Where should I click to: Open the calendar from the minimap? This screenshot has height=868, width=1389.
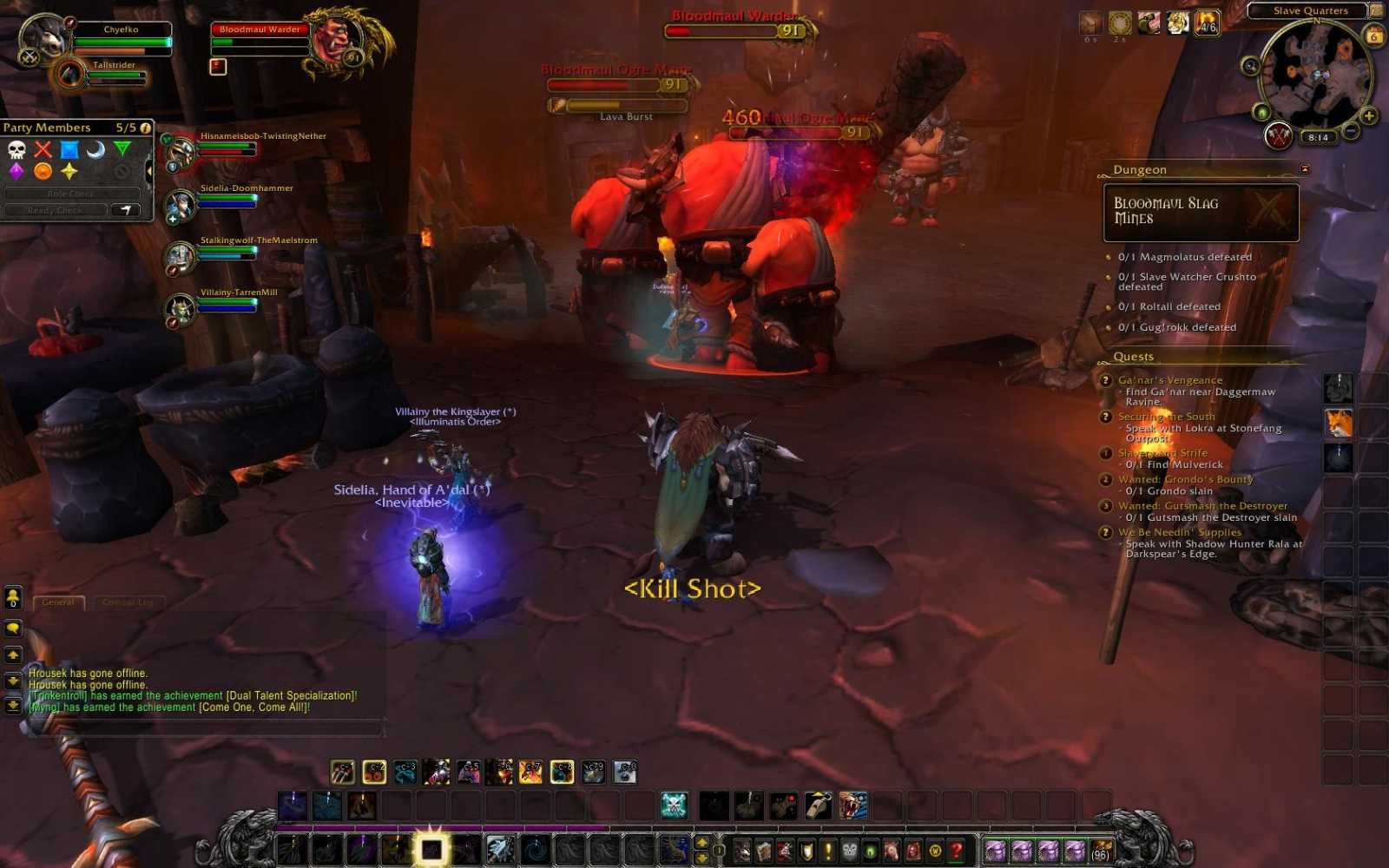(x=1374, y=35)
